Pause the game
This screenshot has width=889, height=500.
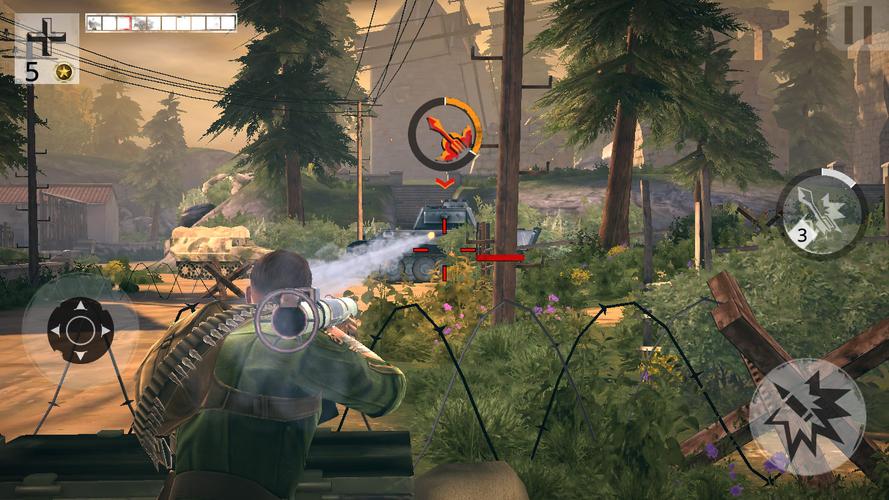857,24
